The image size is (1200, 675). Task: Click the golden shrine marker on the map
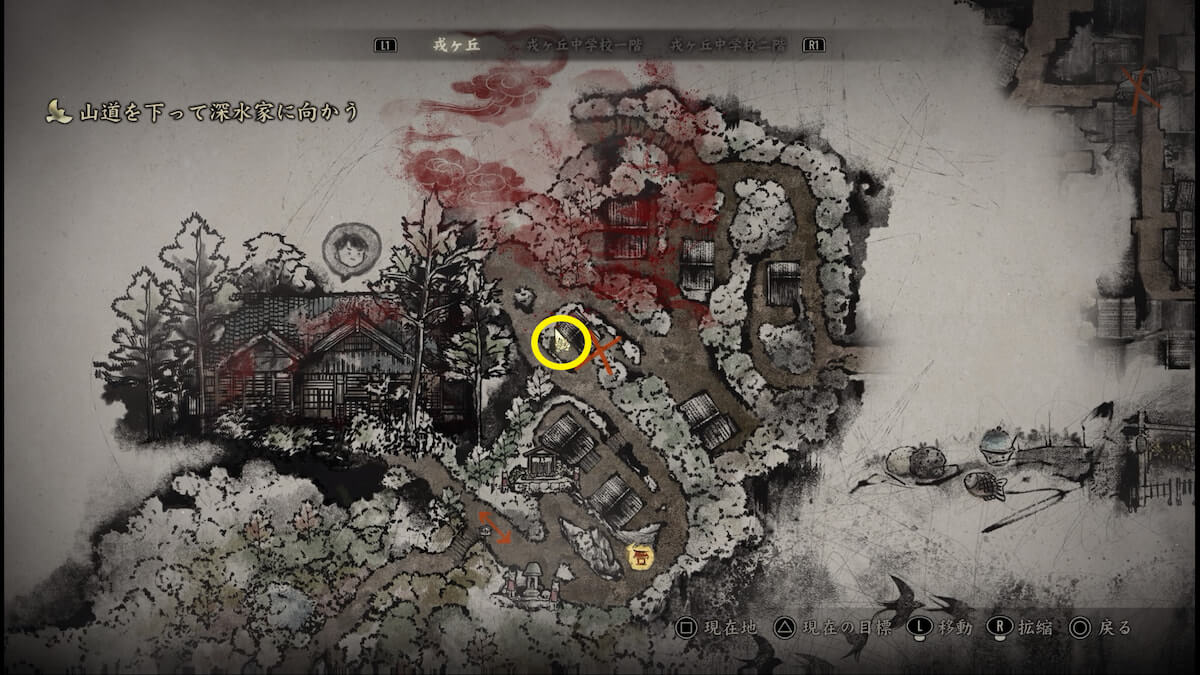[637, 555]
